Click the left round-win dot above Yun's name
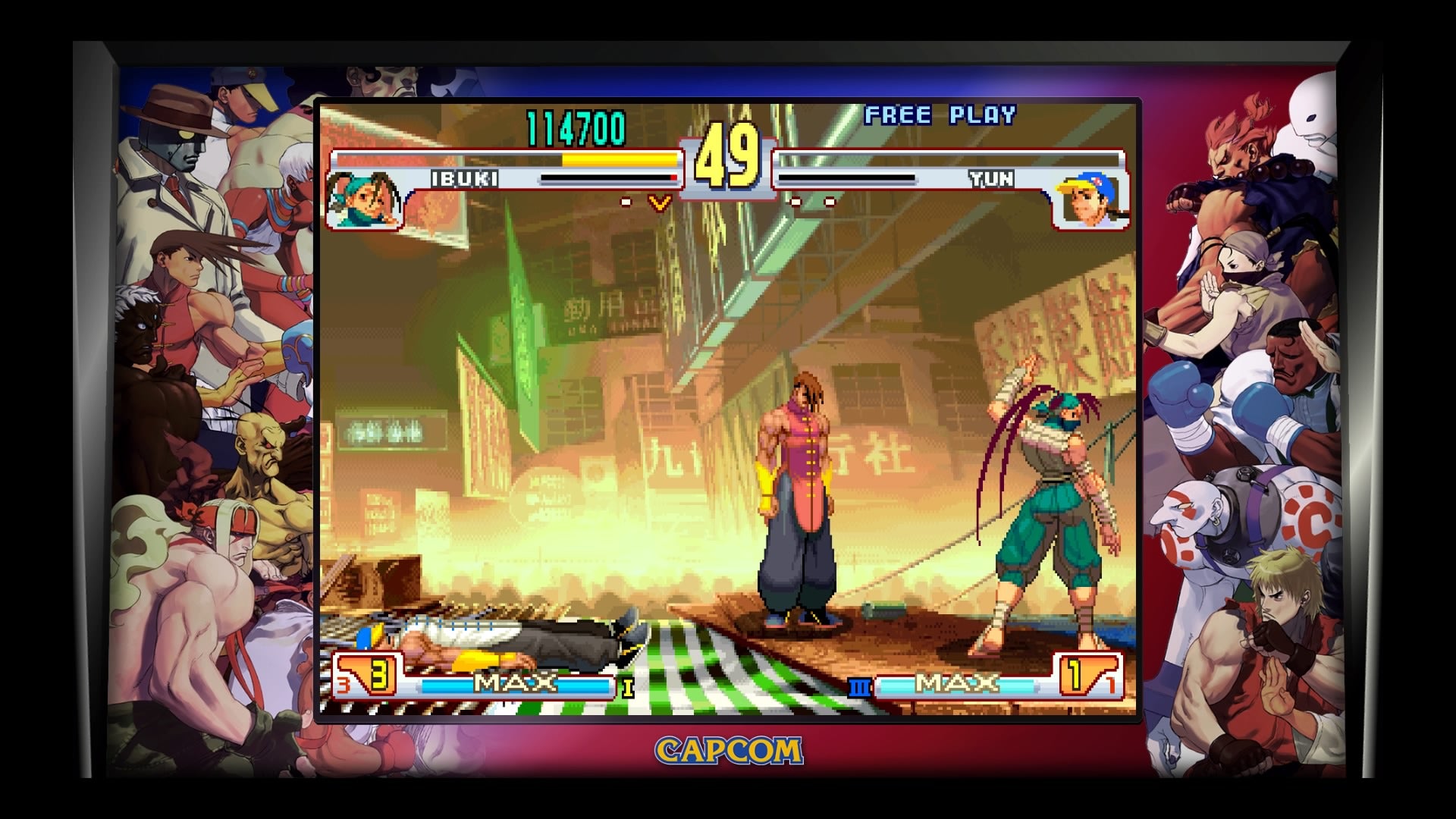The height and width of the screenshot is (819, 1456). pos(796,202)
